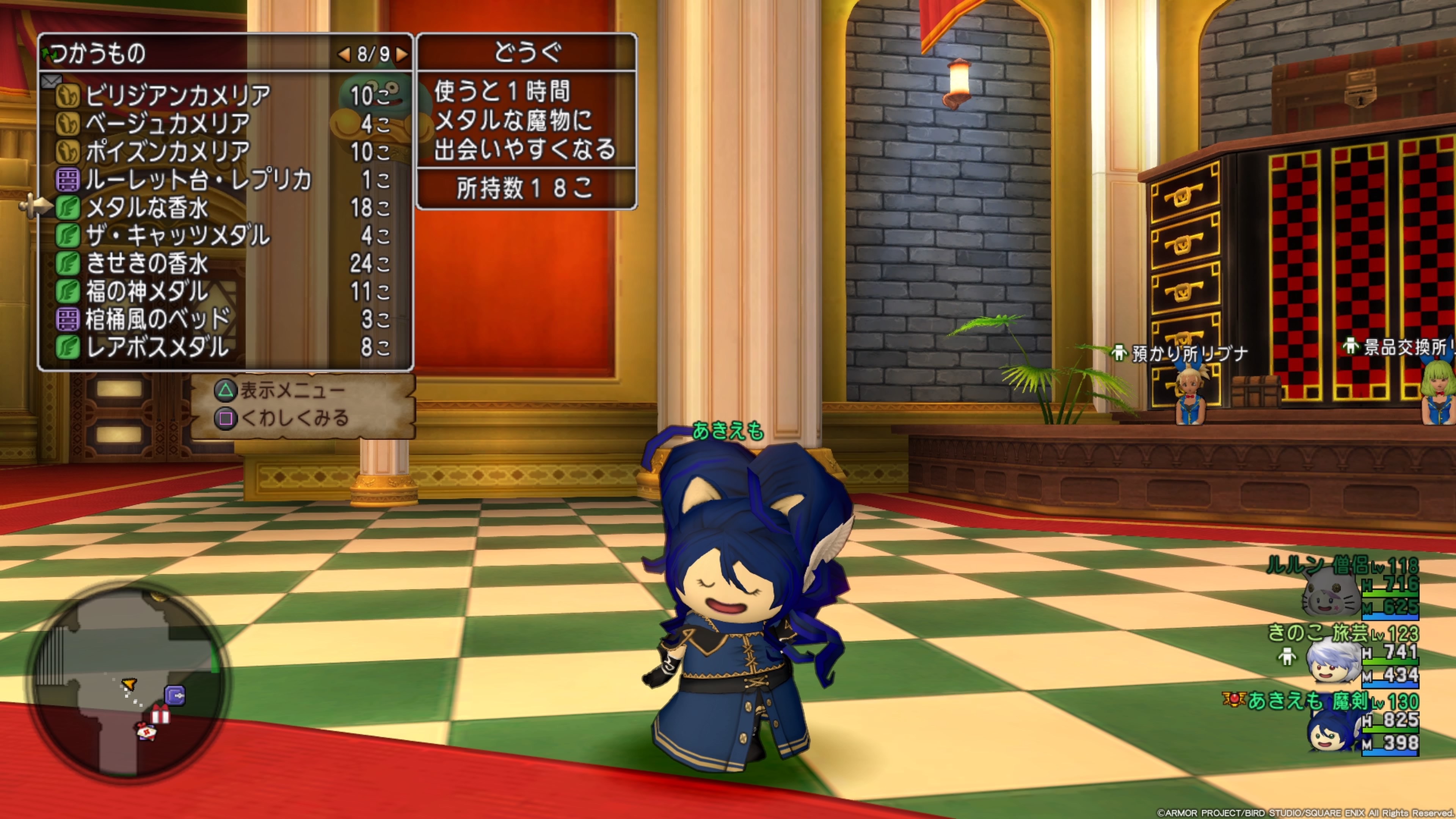The width and height of the screenshot is (1456, 819).
Task: Click the right arrow to view page 9
Action: [402, 55]
